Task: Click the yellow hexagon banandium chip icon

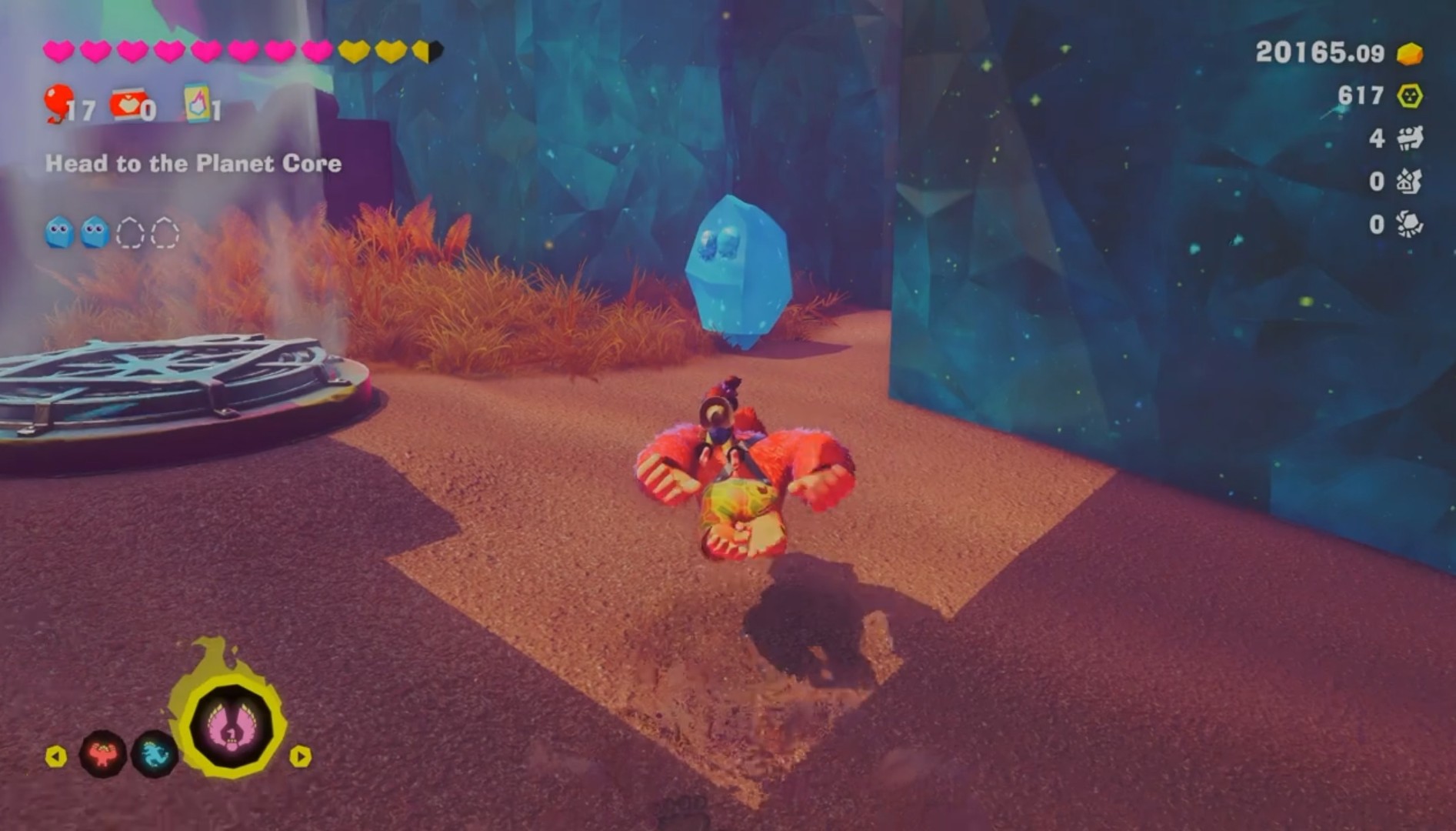Action: tap(1409, 96)
